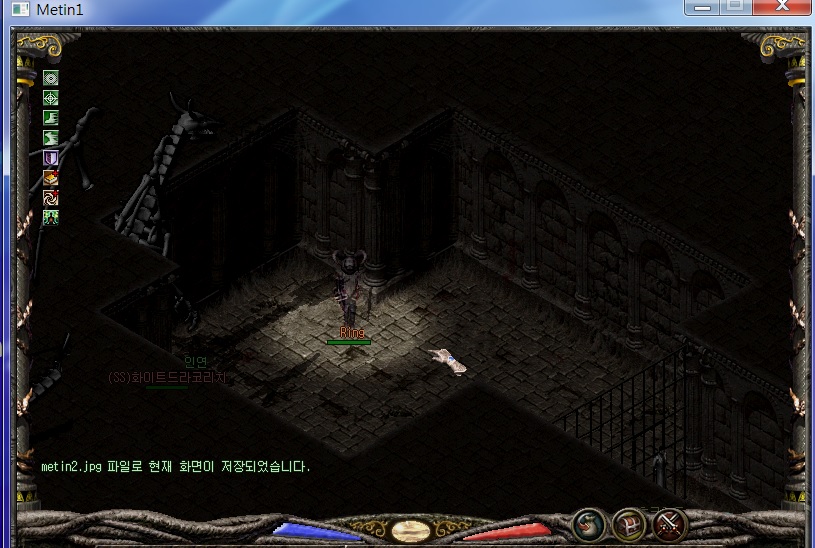The width and height of the screenshot is (815, 548).
Task: Select the green boot skill icon
Action: click(50, 118)
